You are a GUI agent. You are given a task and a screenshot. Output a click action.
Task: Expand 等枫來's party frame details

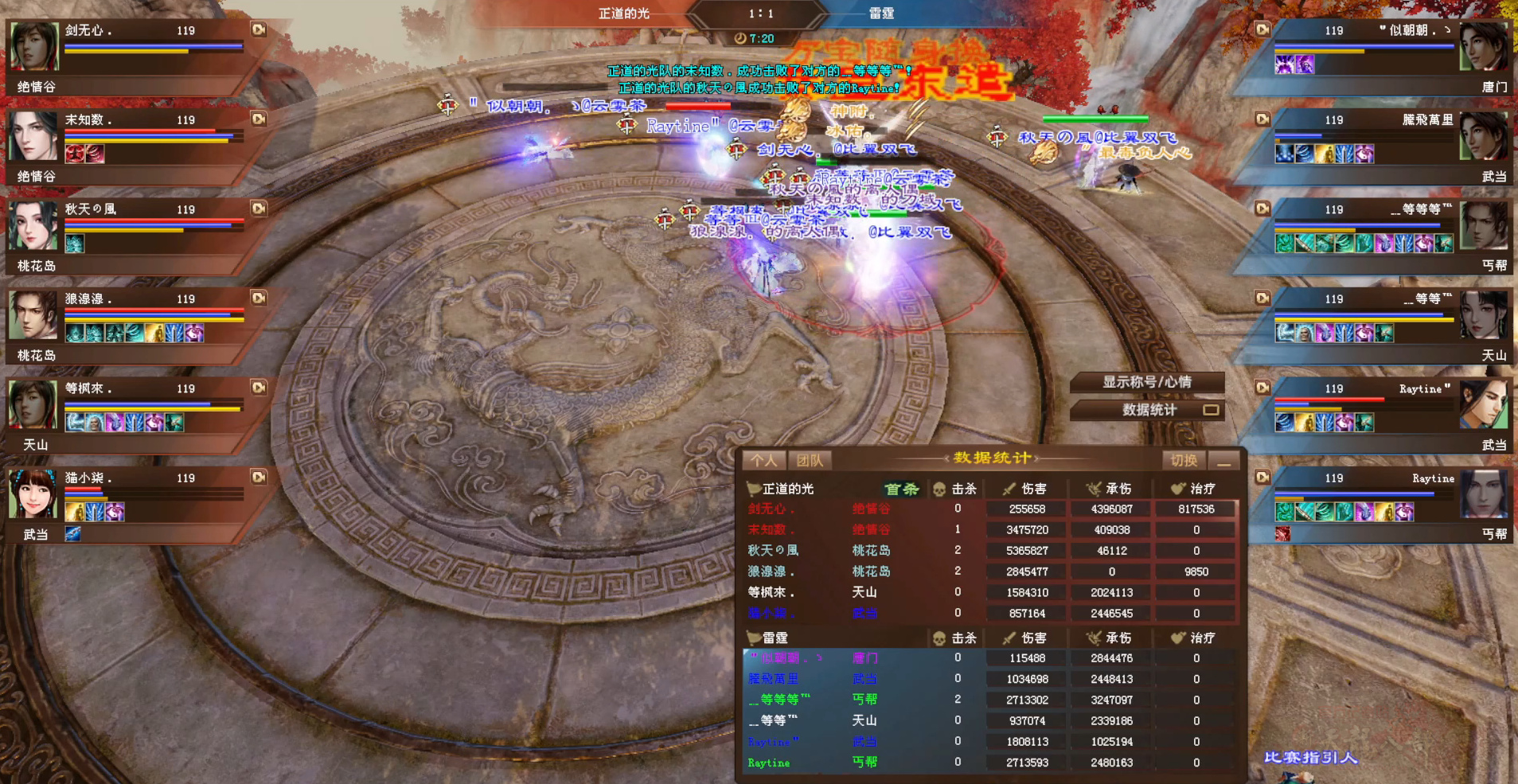pos(258,387)
